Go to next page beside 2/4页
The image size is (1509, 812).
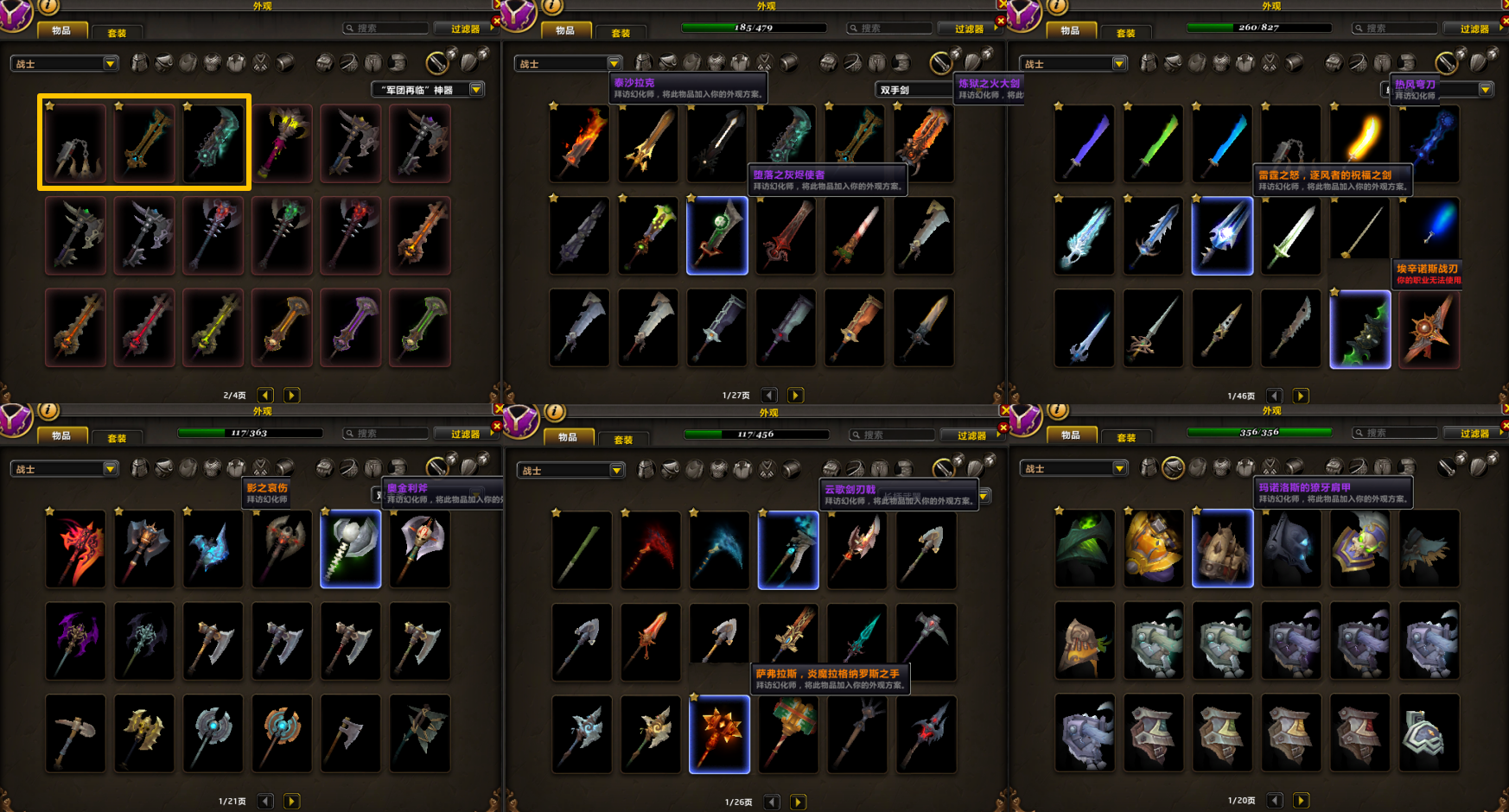(x=292, y=396)
